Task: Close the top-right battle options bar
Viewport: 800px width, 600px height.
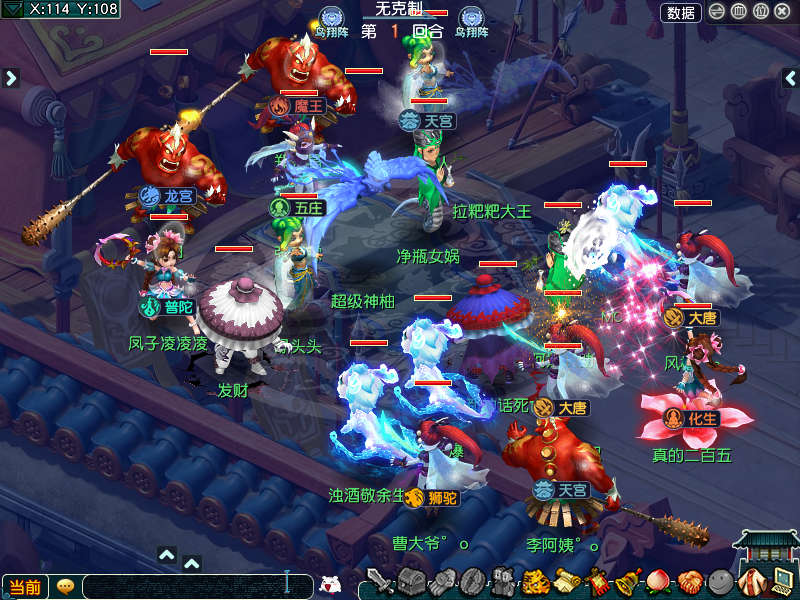Action: click(x=782, y=12)
